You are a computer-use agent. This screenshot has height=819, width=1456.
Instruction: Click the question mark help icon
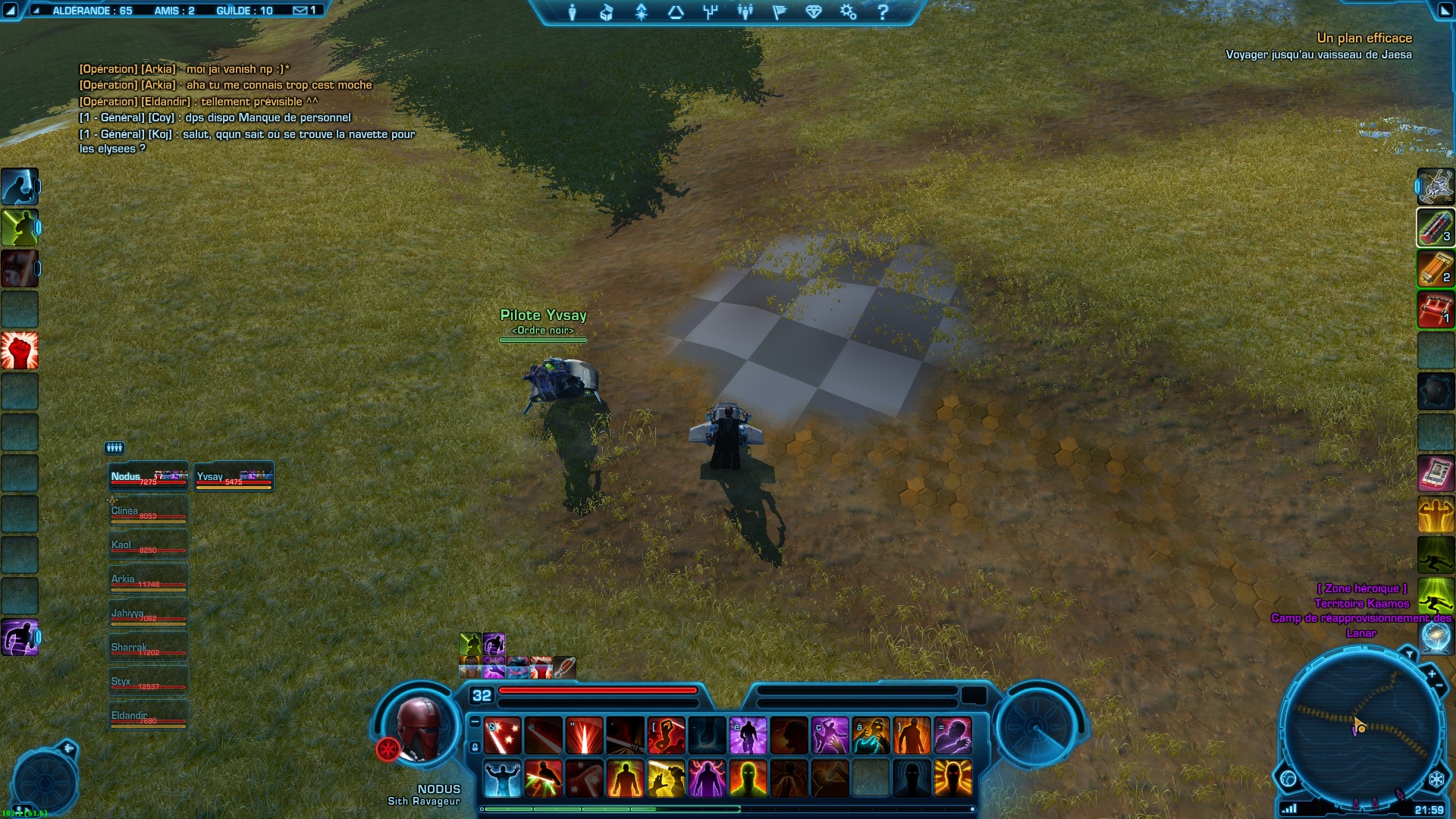[x=883, y=12]
